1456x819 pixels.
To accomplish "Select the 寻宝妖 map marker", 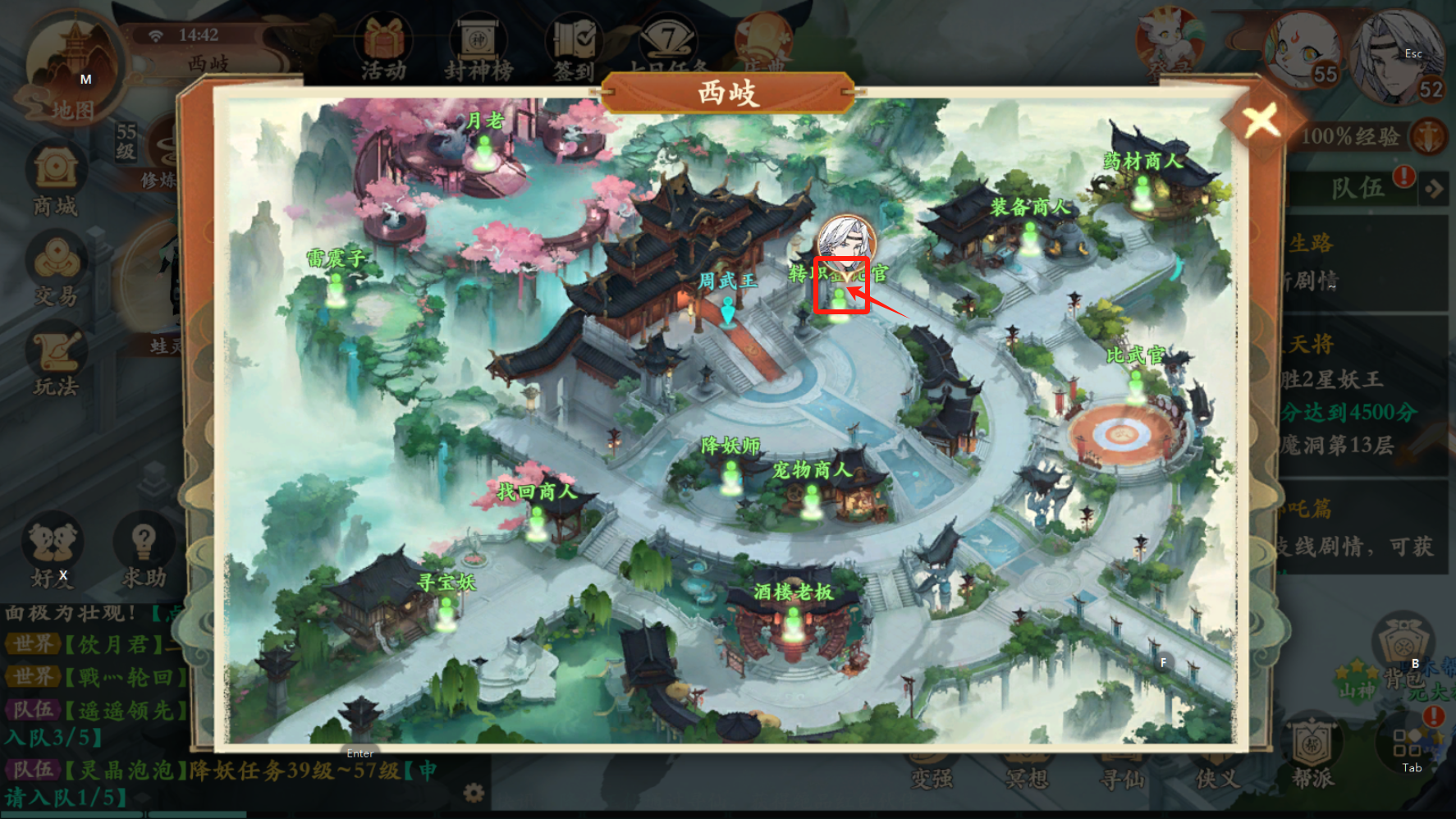I will (446, 611).
